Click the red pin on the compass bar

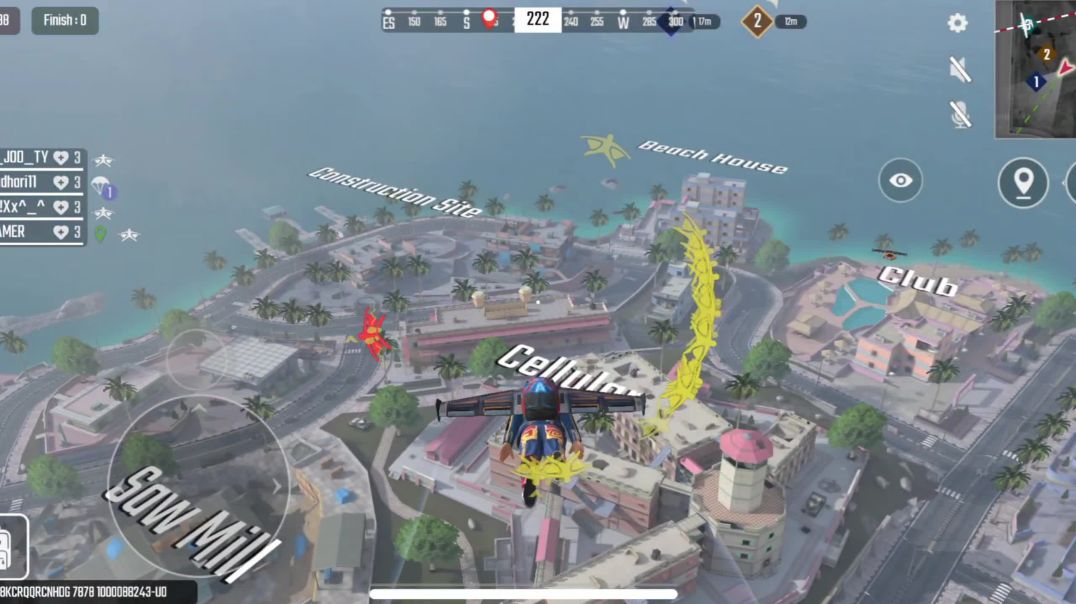(x=489, y=19)
